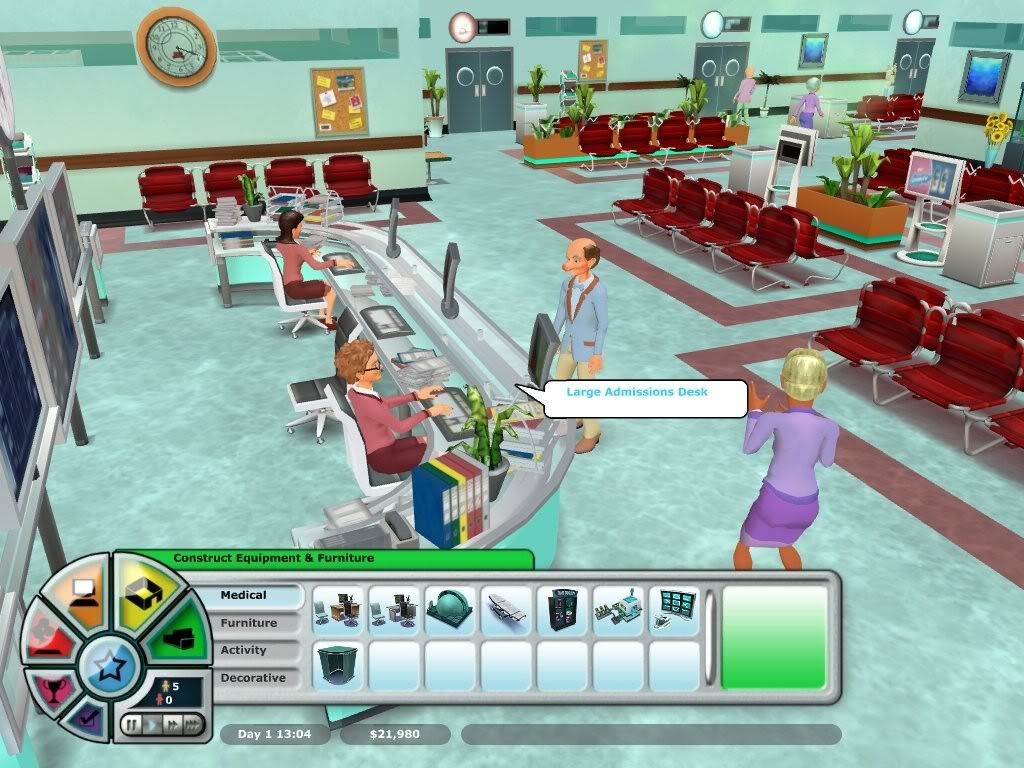This screenshot has height=768, width=1024.
Task: Choose the monitor wall screens item
Action: click(x=674, y=611)
